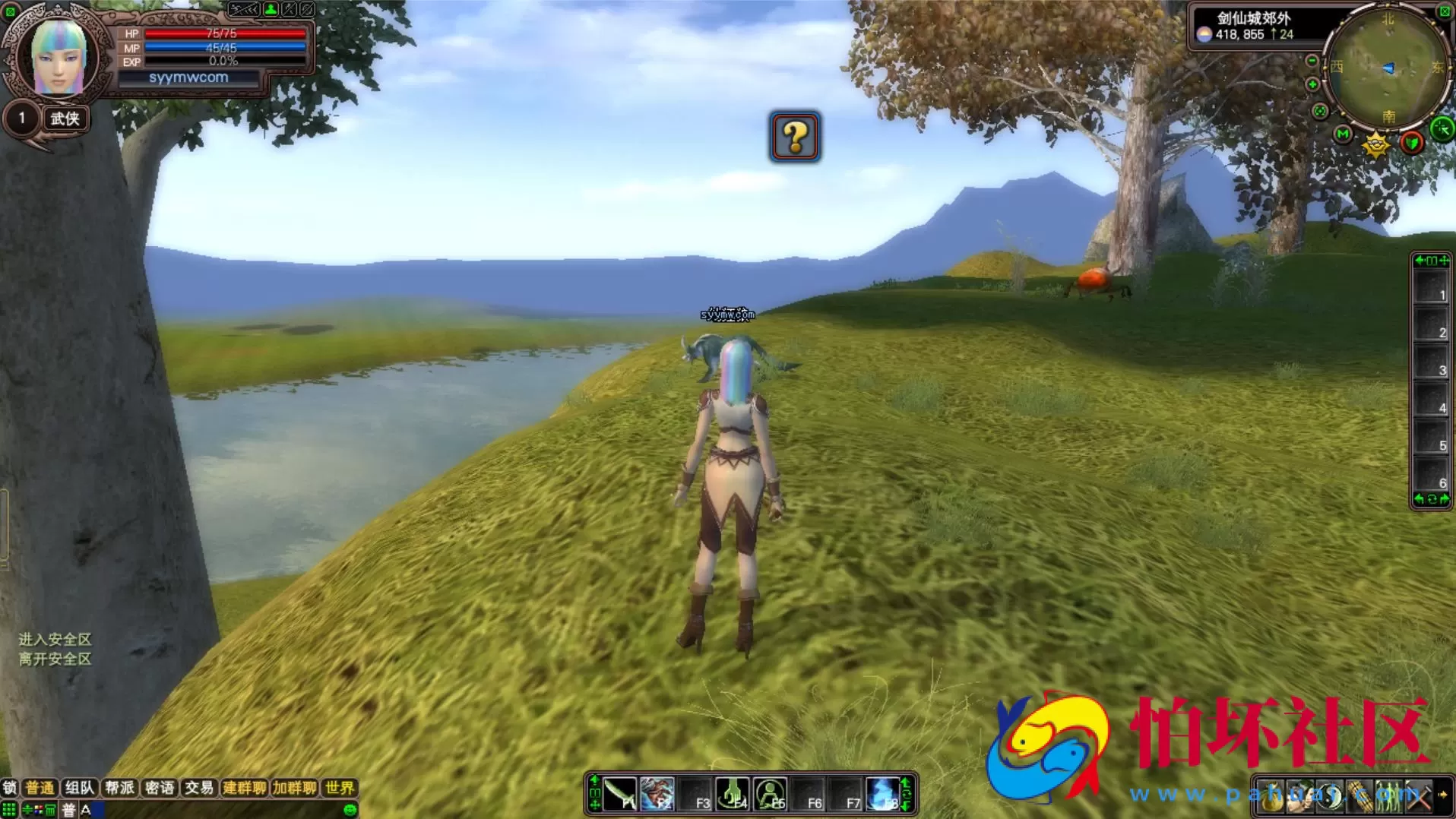Open the green smiley emoji picker

click(350, 810)
